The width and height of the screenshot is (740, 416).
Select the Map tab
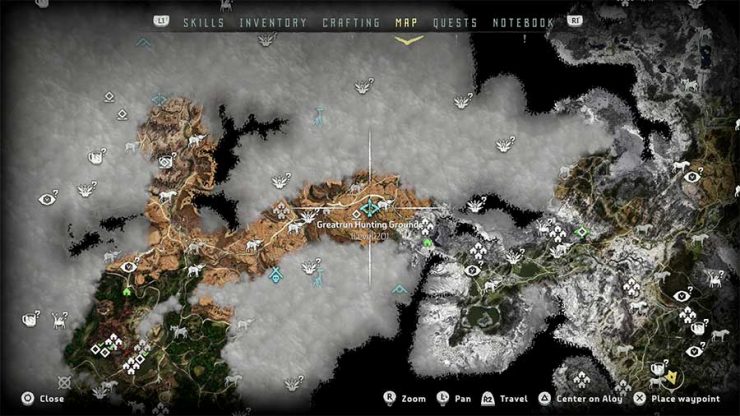click(x=408, y=22)
